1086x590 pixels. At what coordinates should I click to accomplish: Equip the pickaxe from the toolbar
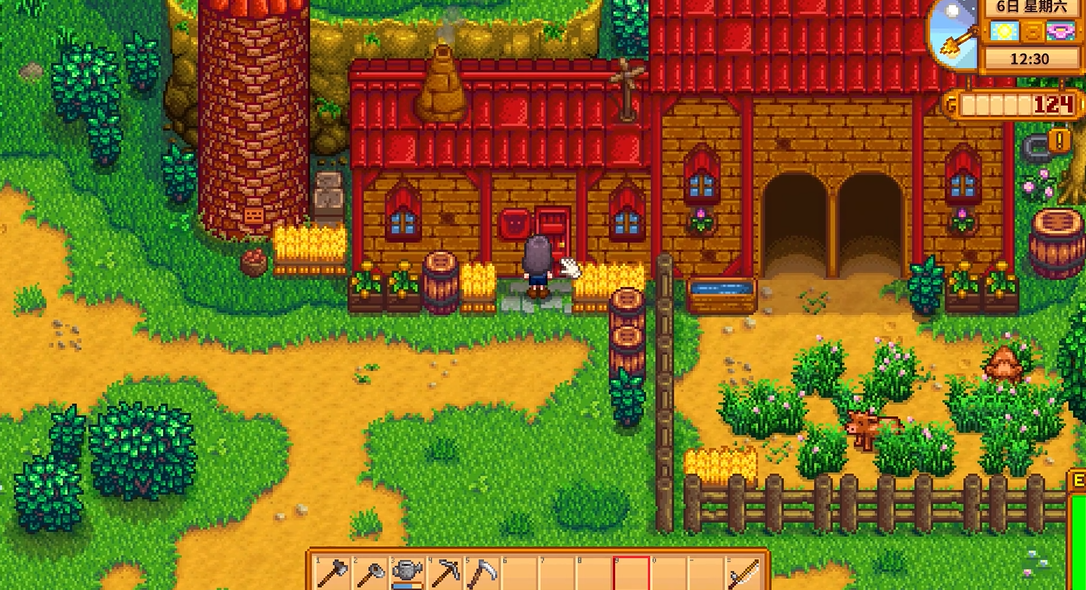444,573
